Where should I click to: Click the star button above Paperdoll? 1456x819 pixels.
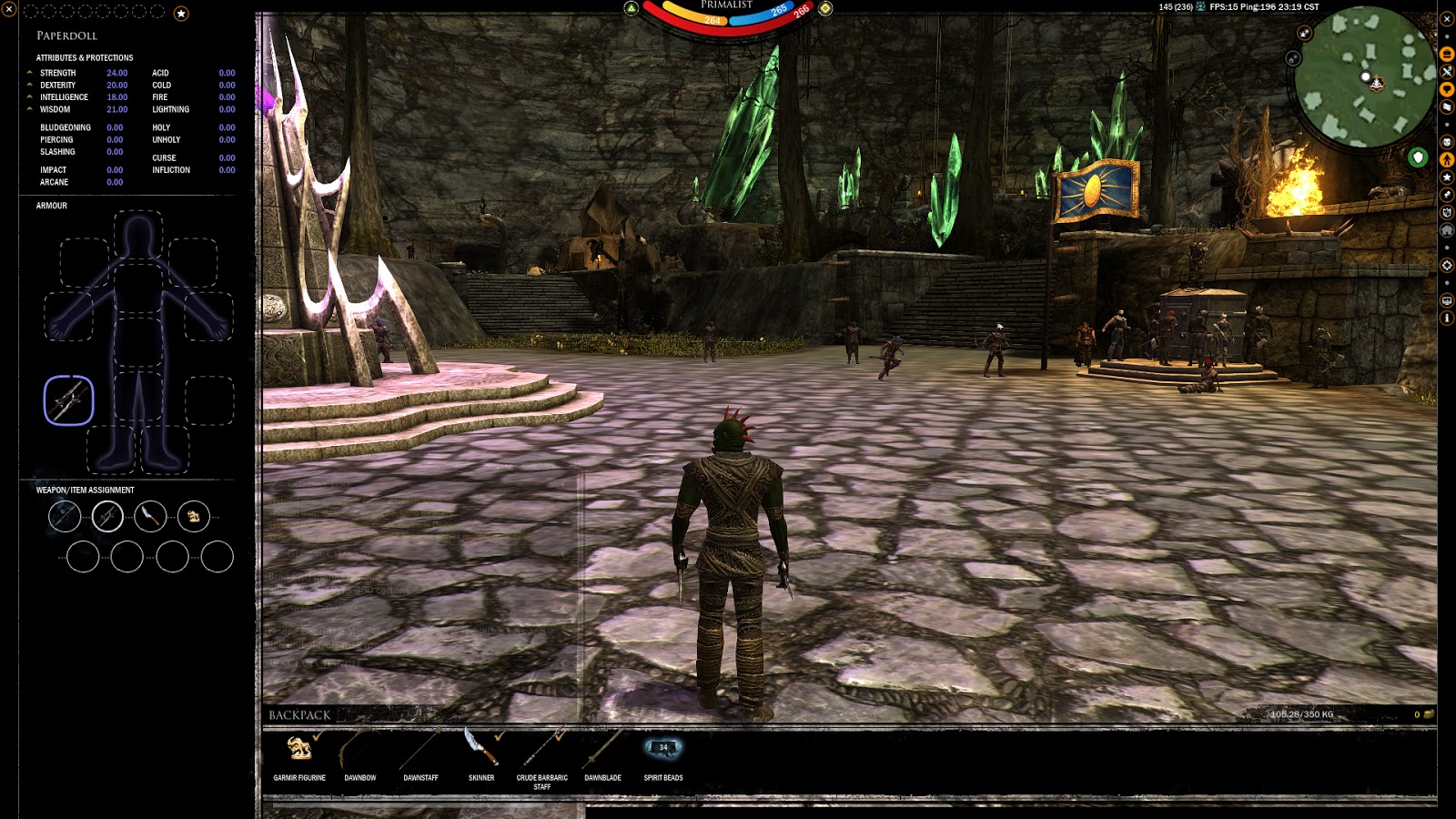[x=181, y=14]
